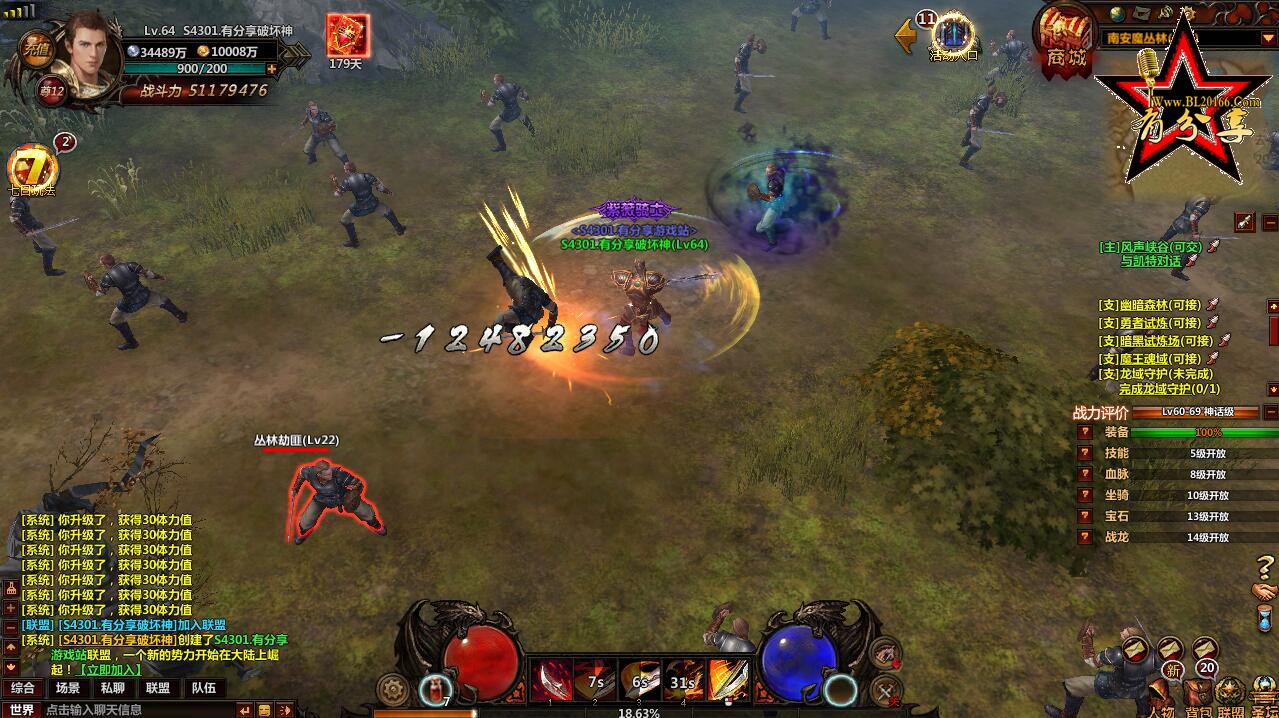Select the 与凯特对话 main quest objective
This screenshot has height=718, width=1279.
tap(1150, 261)
